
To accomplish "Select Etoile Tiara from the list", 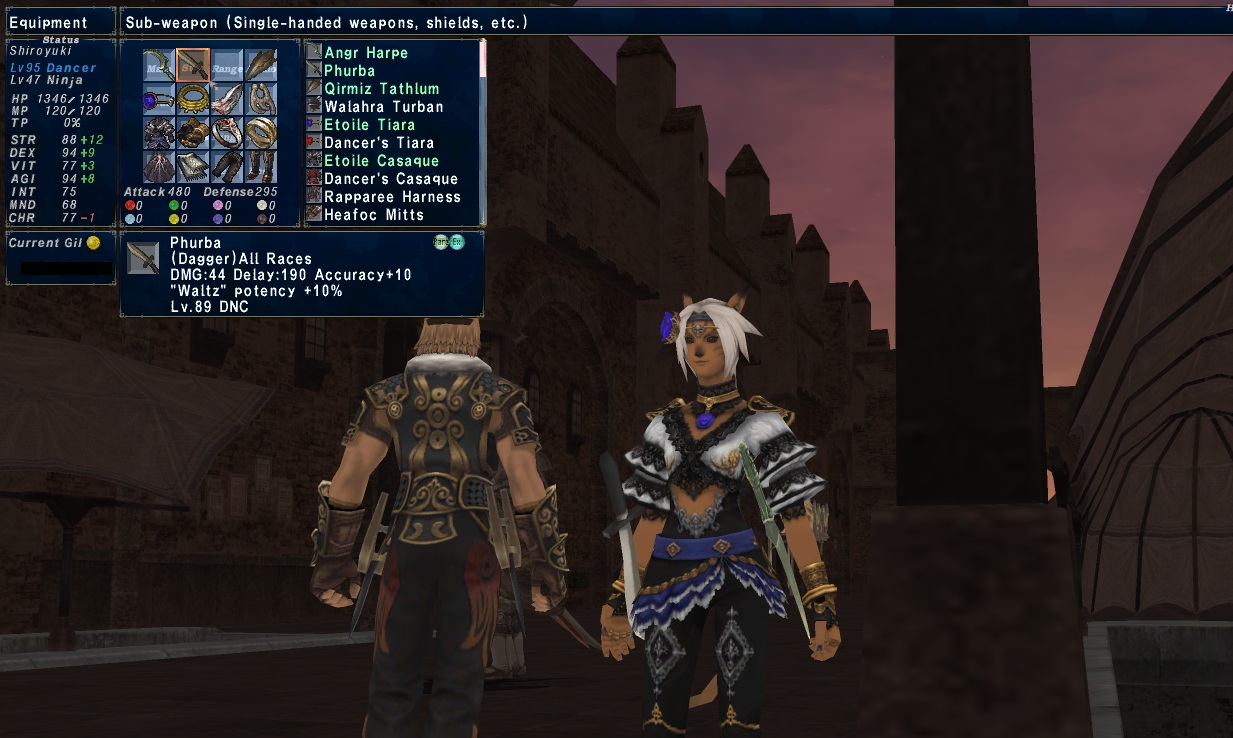I will [369, 125].
